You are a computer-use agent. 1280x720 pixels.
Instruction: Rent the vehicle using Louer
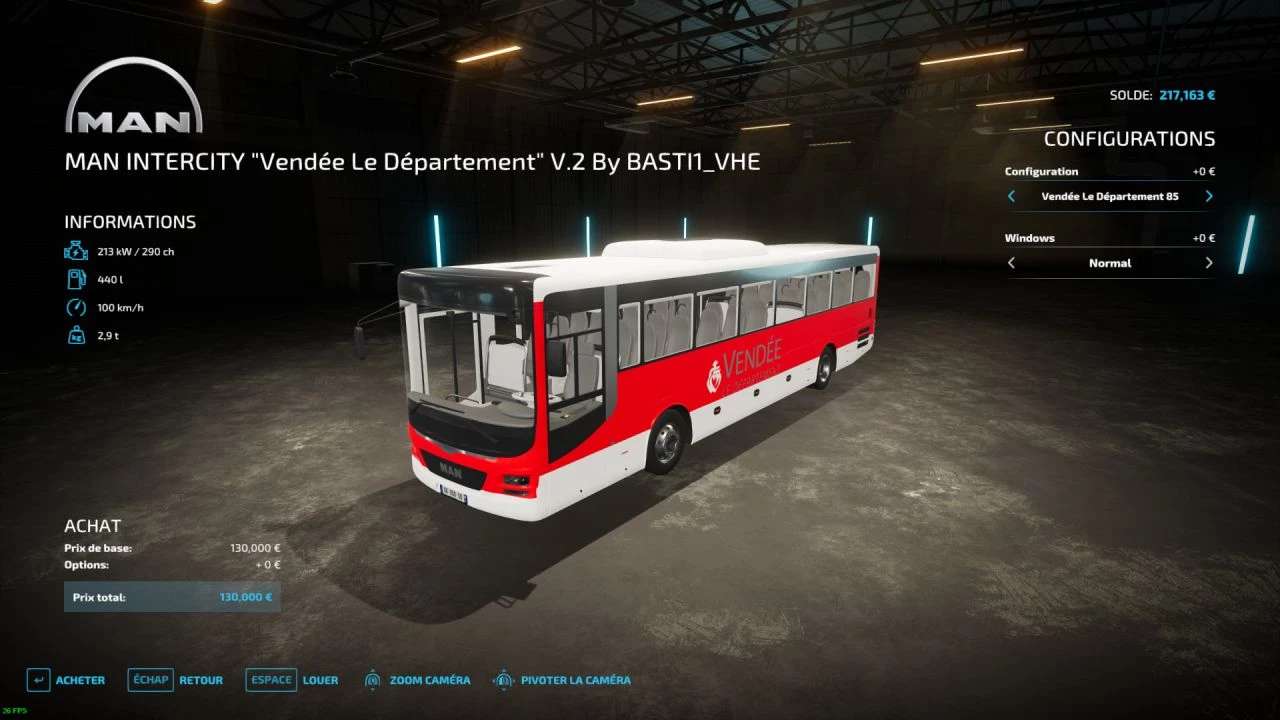(x=321, y=679)
